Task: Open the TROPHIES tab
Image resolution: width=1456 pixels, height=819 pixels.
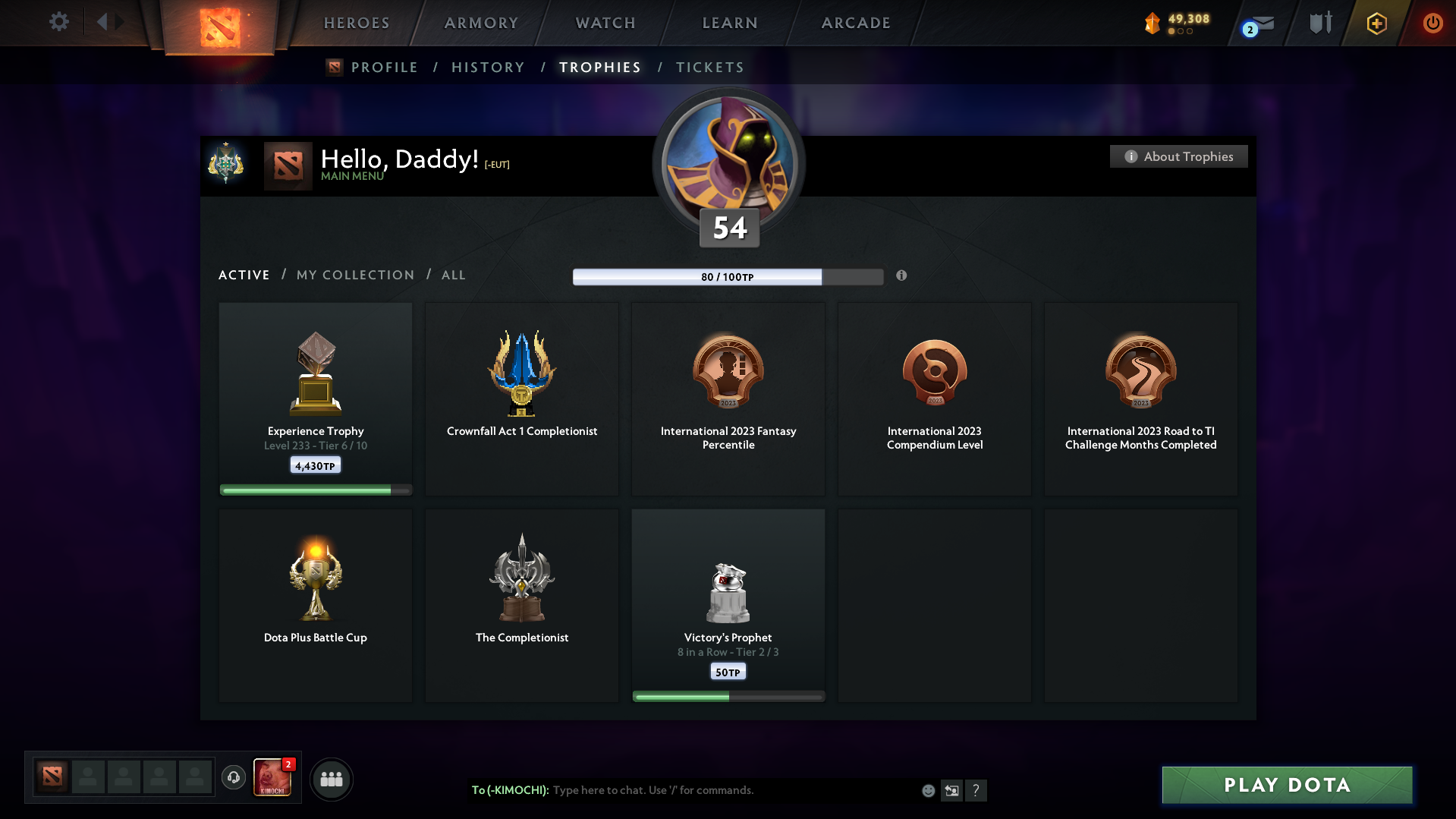Action: [599, 67]
